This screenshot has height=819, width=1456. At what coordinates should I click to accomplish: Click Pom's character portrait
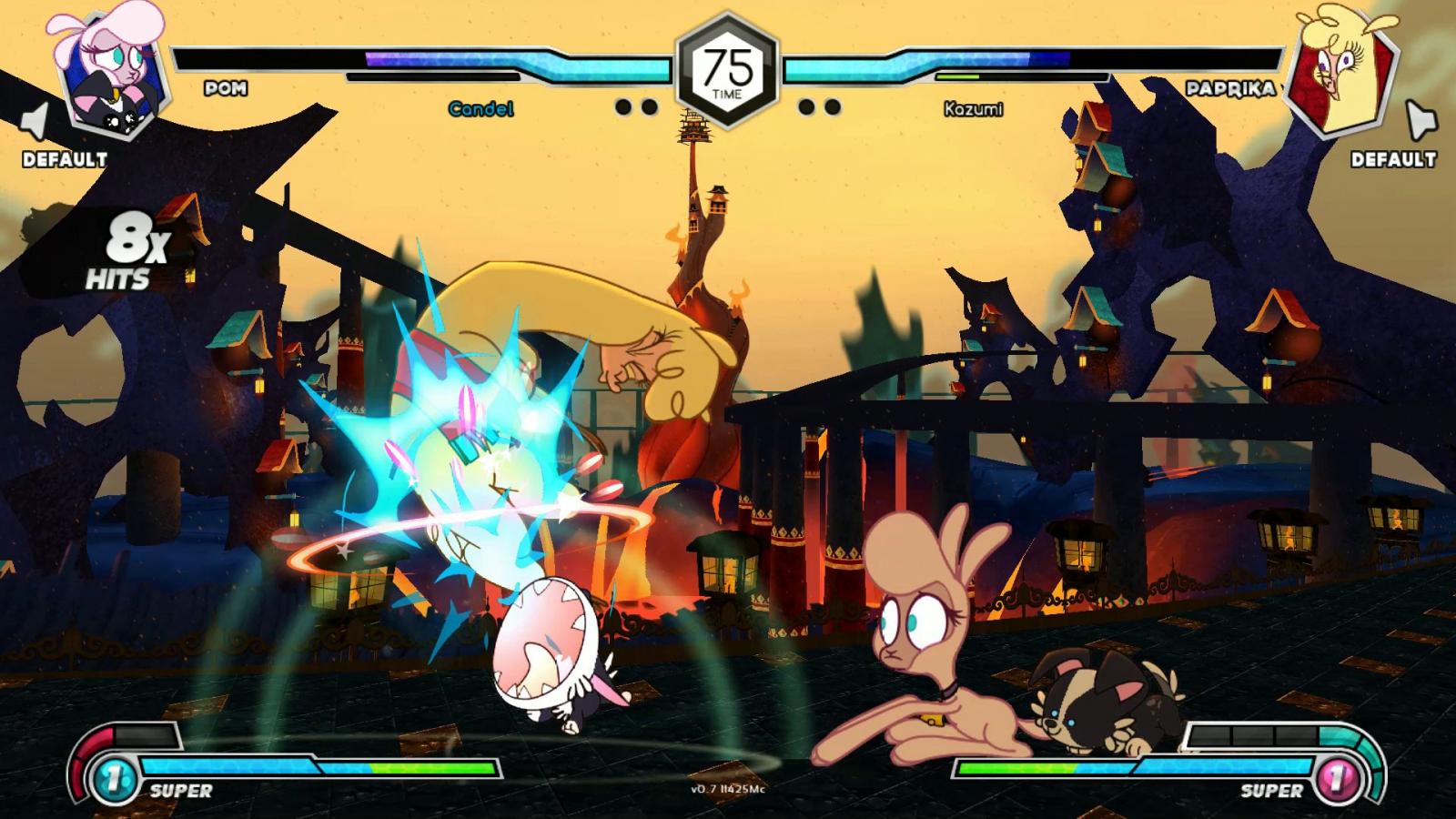114,71
